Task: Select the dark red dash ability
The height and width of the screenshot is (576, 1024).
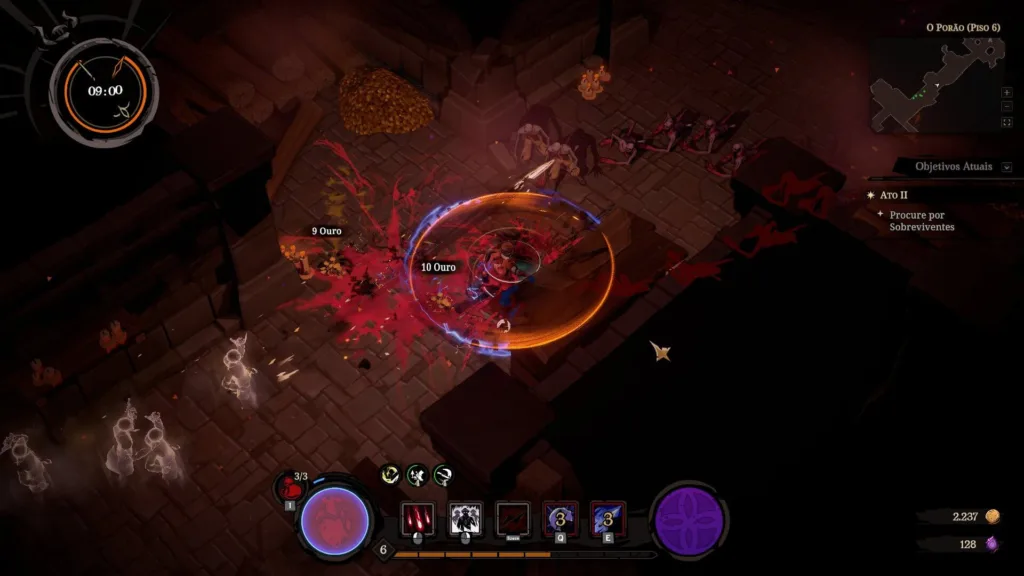Action: click(x=513, y=519)
